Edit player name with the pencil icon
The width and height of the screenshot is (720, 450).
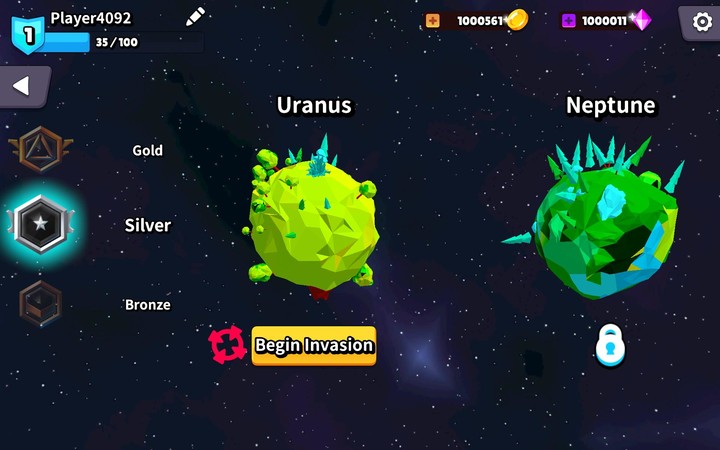coord(195,16)
